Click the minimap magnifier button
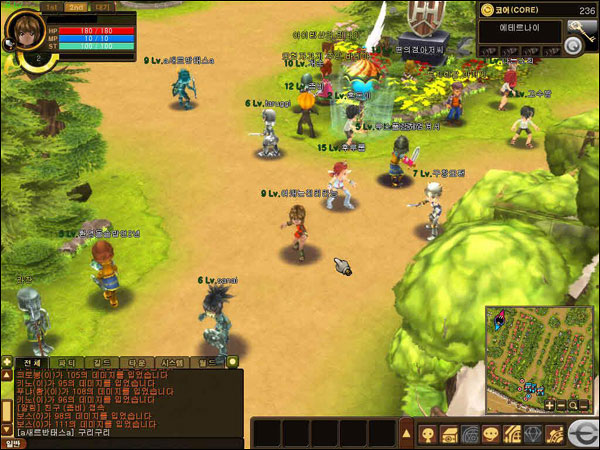600x450 pixels. click(573, 405)
